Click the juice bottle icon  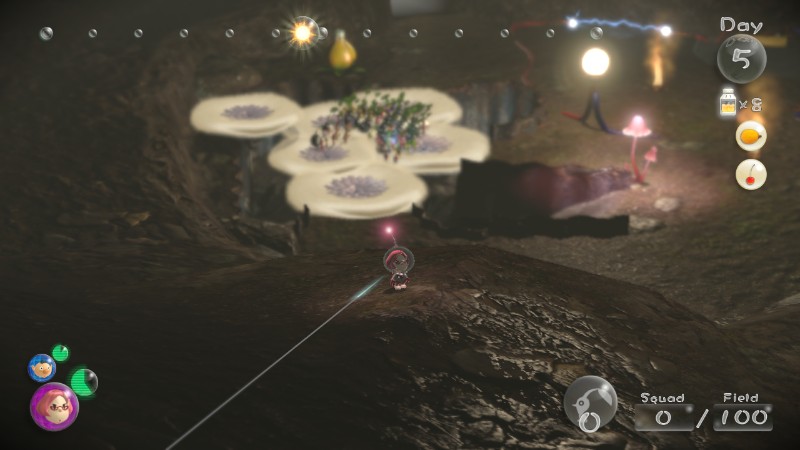coord(728,103)
